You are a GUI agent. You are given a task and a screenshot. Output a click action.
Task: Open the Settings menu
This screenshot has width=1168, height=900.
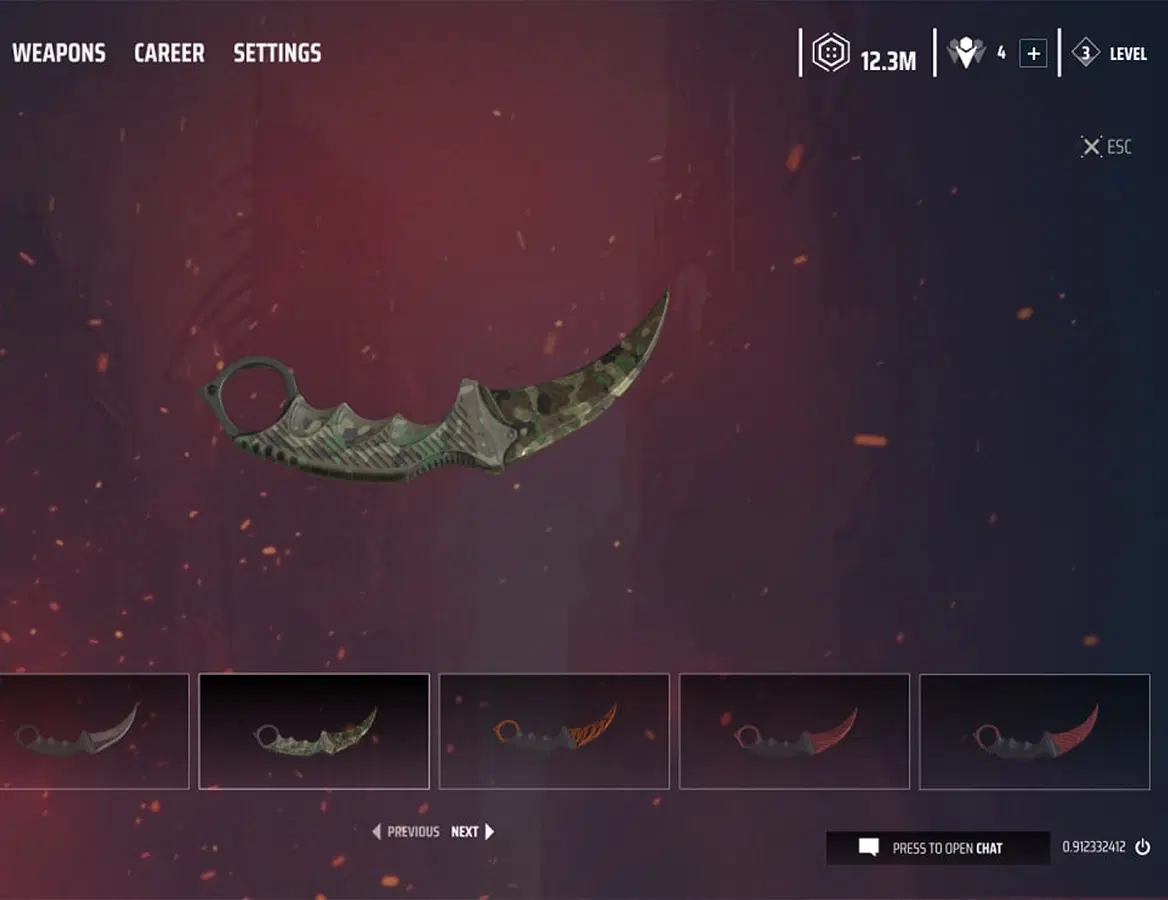coord(277,53)
